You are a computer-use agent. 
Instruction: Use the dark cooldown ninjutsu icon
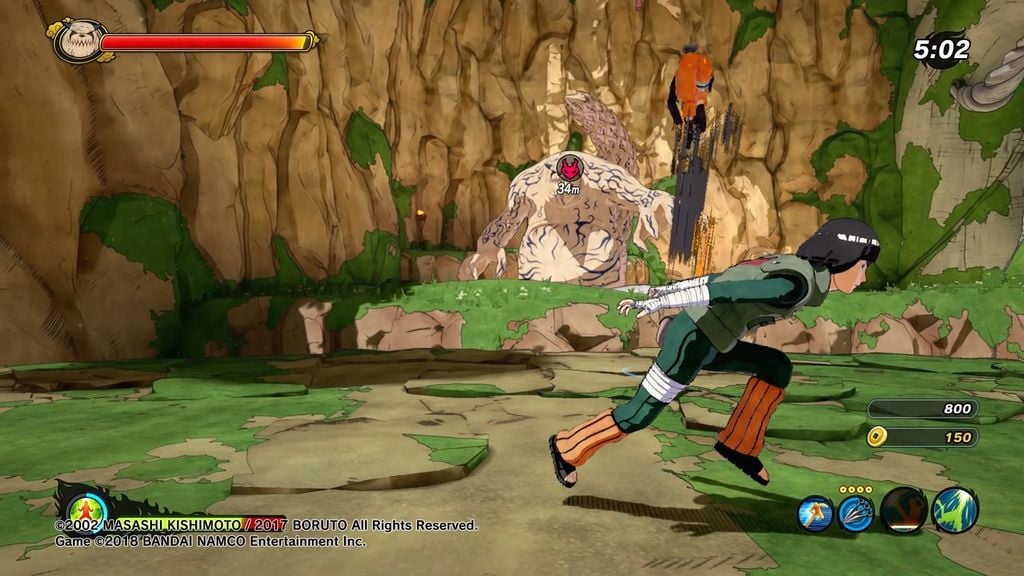(903, 510)
